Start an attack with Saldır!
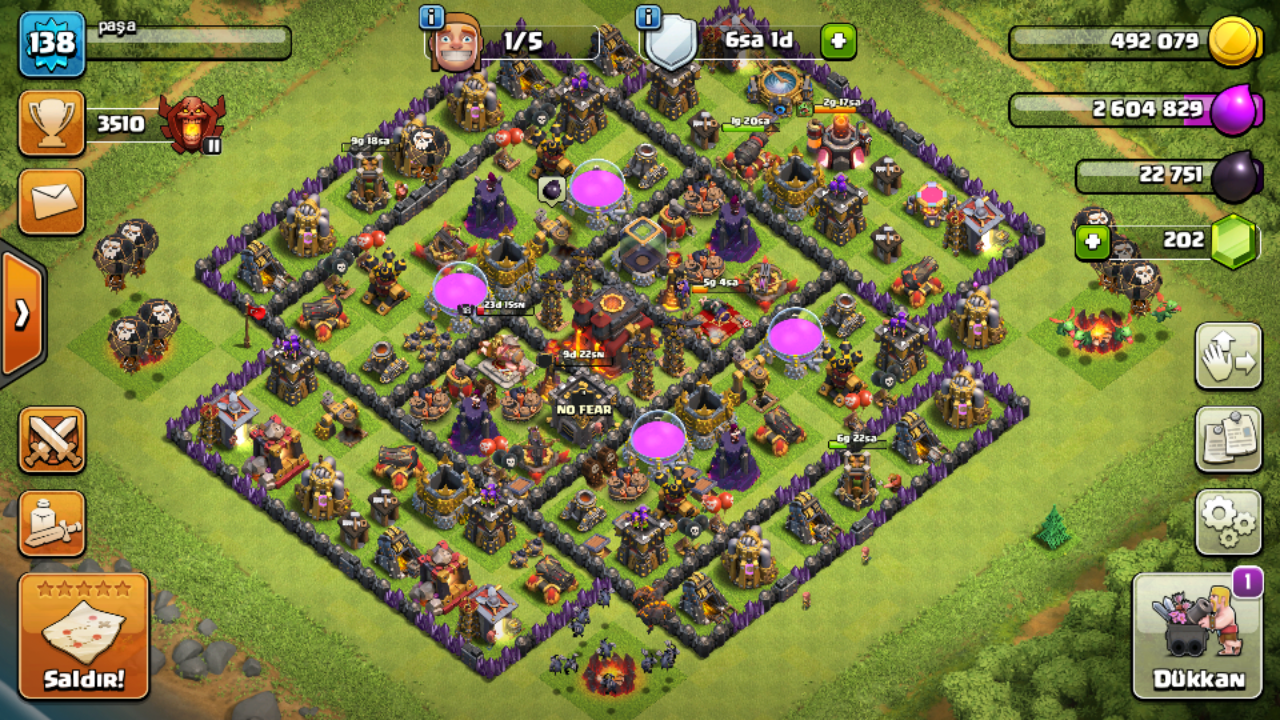 [84, 637]
